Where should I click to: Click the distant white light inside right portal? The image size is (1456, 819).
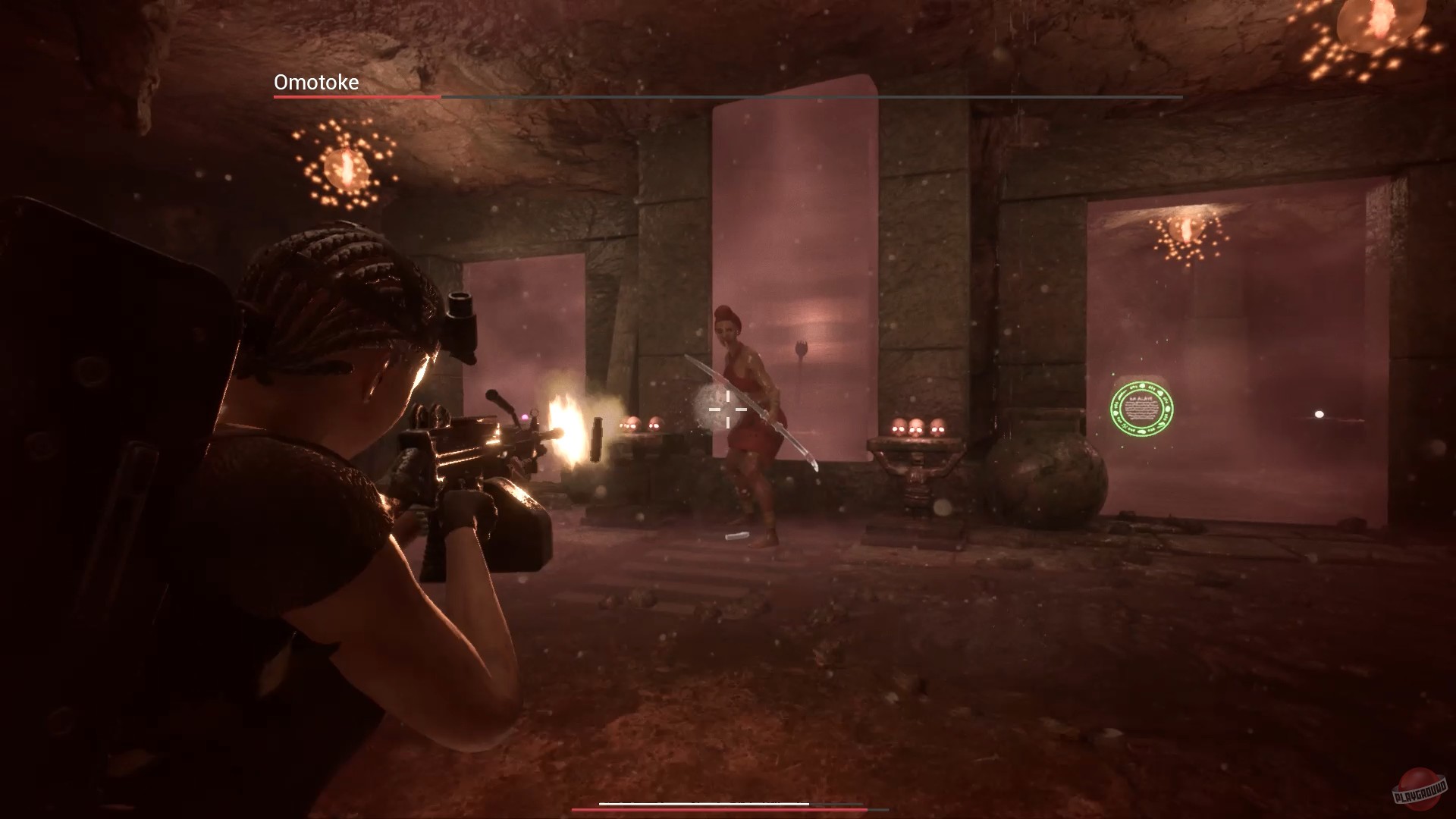[1317, 414]
